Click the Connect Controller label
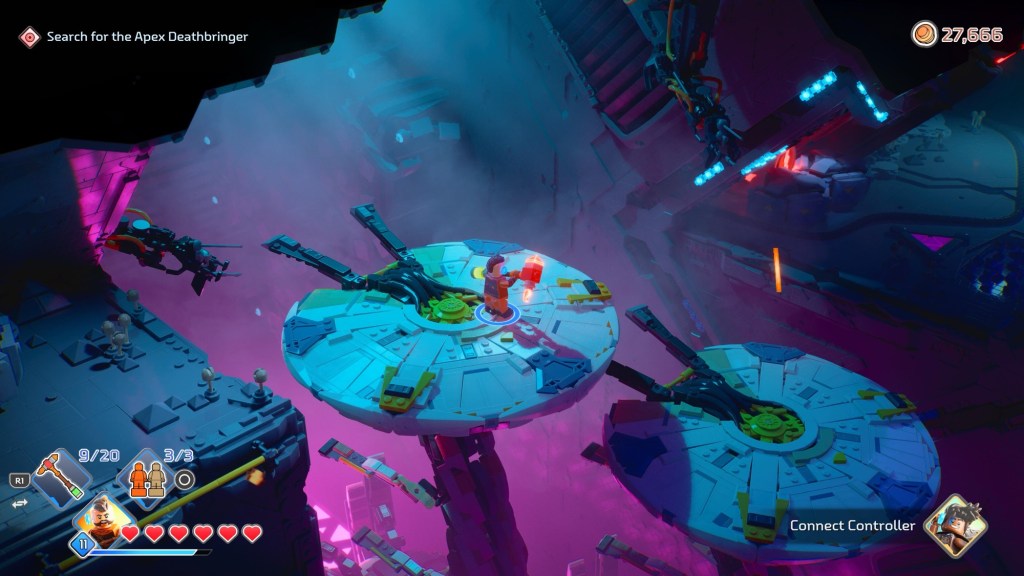The width and height of the screenshot is (1024, 576). pos(852,526)
